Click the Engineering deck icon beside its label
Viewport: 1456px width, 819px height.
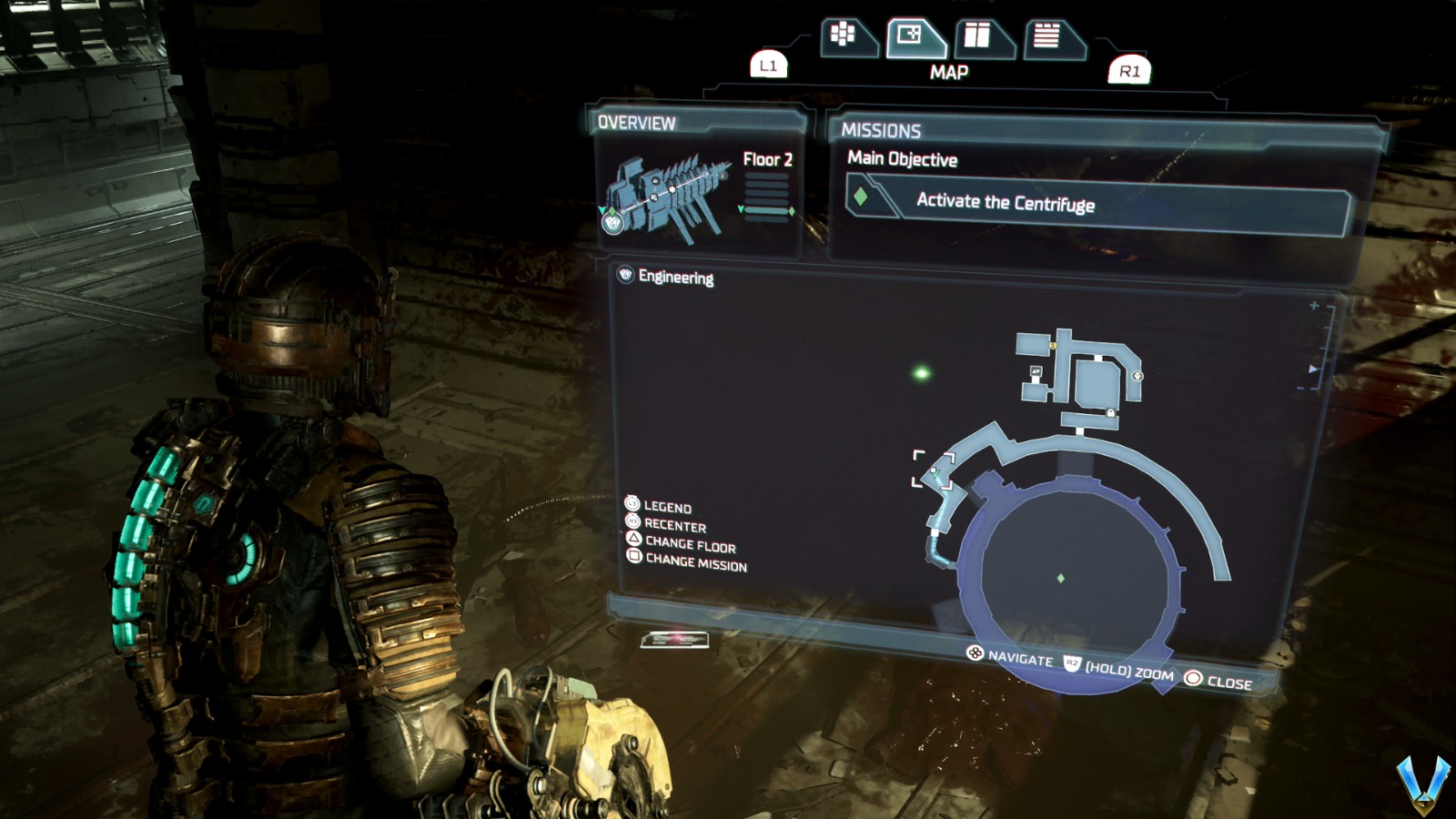coord(624,275)
